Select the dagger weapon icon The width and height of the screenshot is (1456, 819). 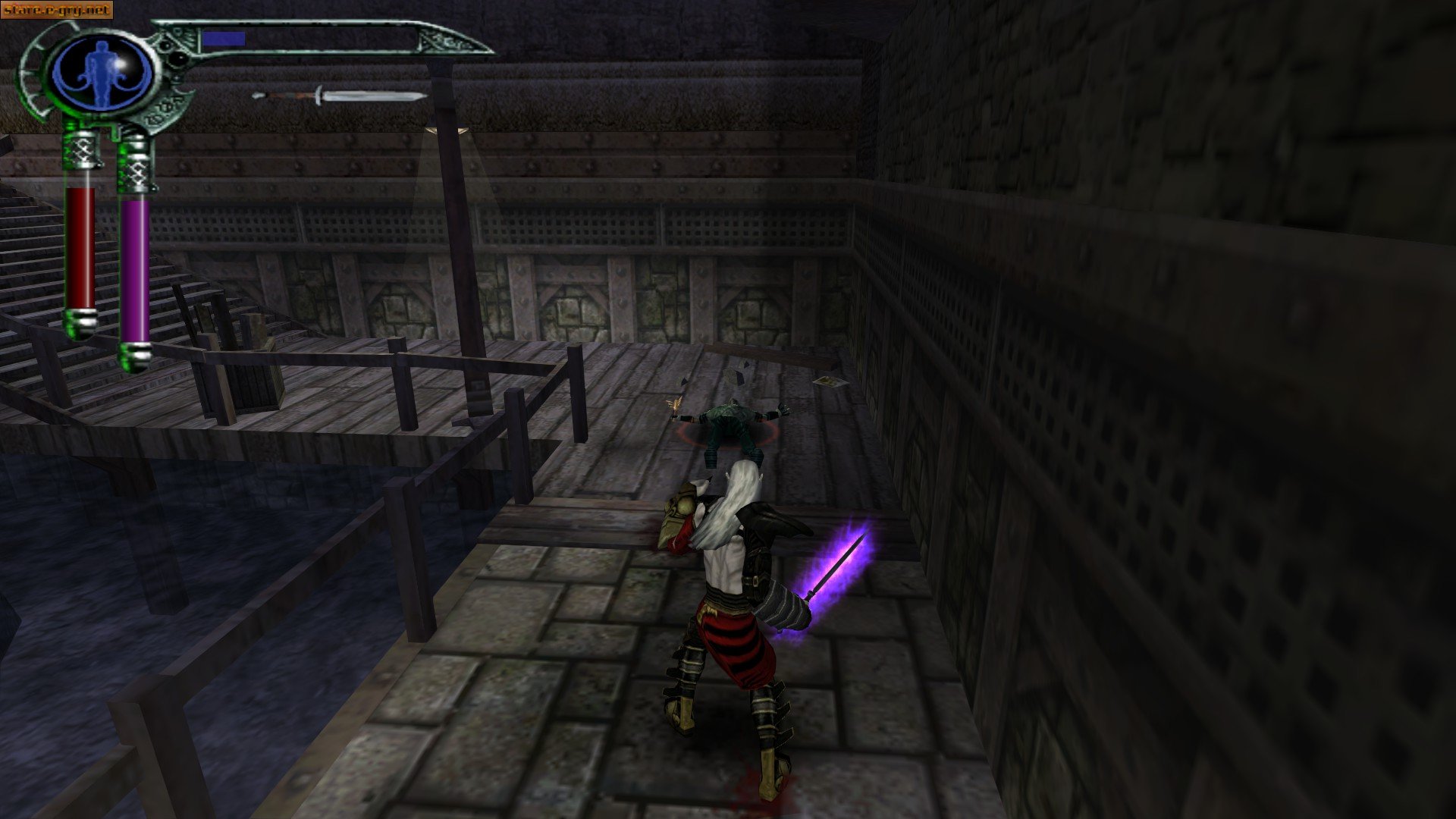click(x=341, y=97)
